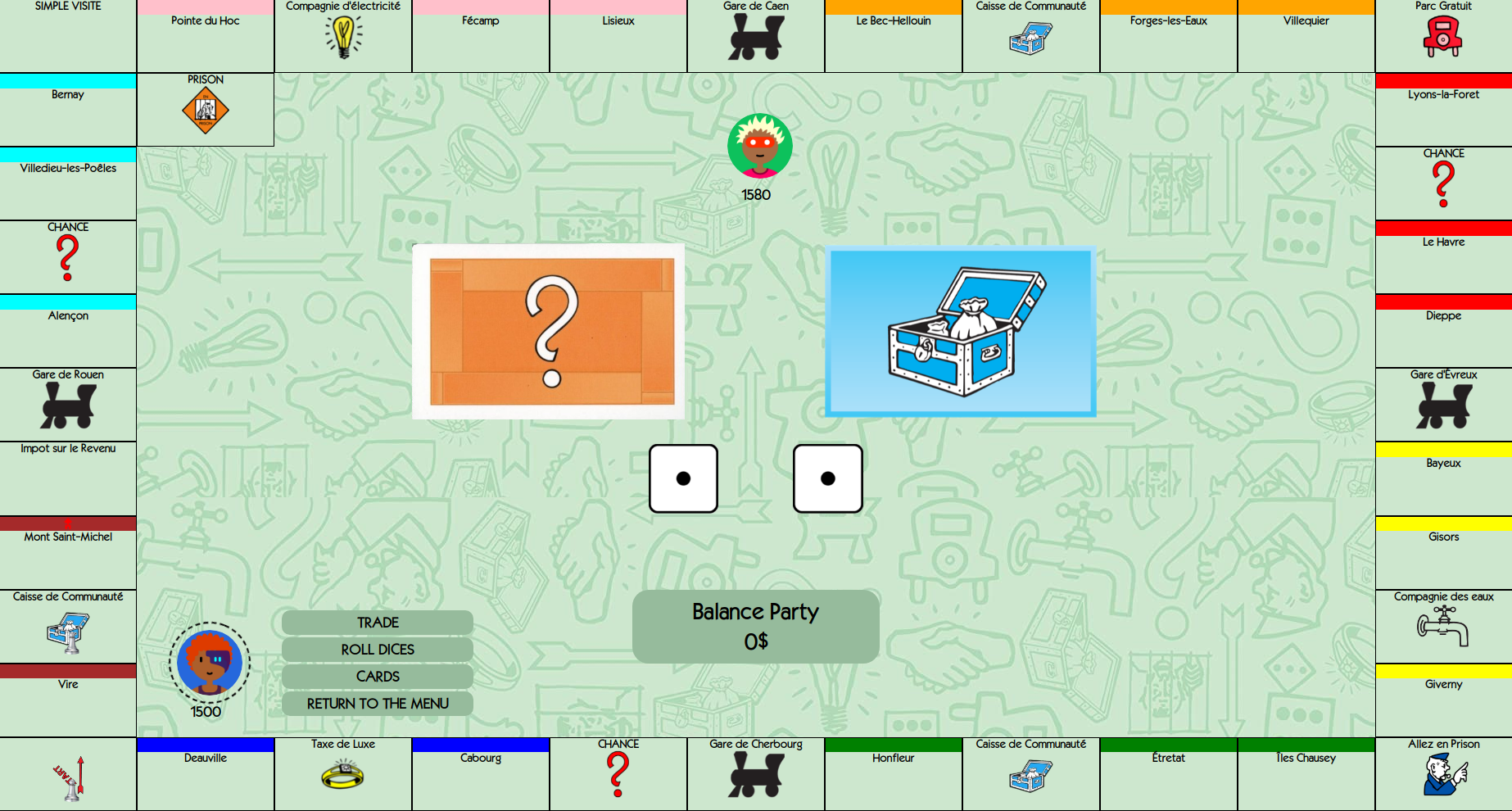1512x811 pixels.
Task: Click the Gare d'Évreux train icon
Action: tap(1443, 407)
